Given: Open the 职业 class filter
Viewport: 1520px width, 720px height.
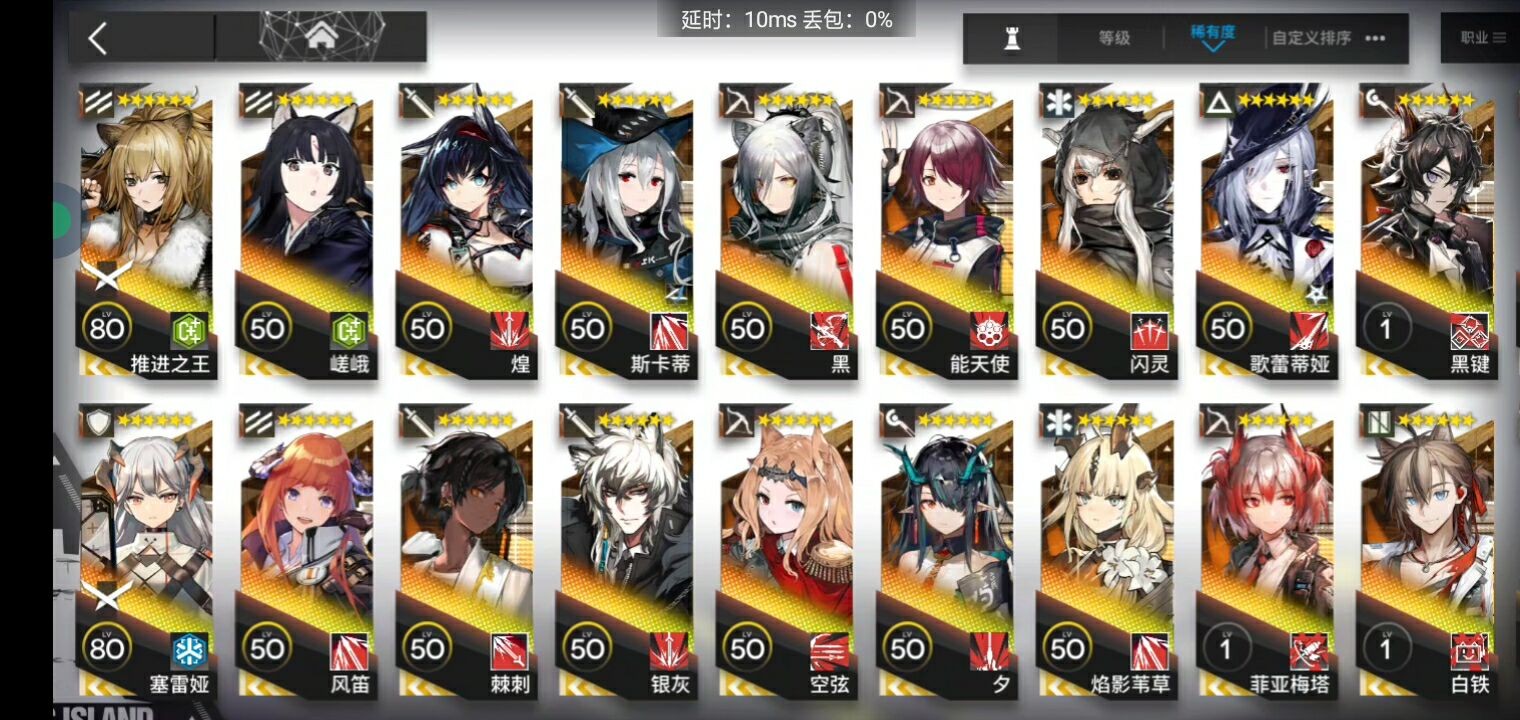Looking at the screenshot, I should (1482, 38).
